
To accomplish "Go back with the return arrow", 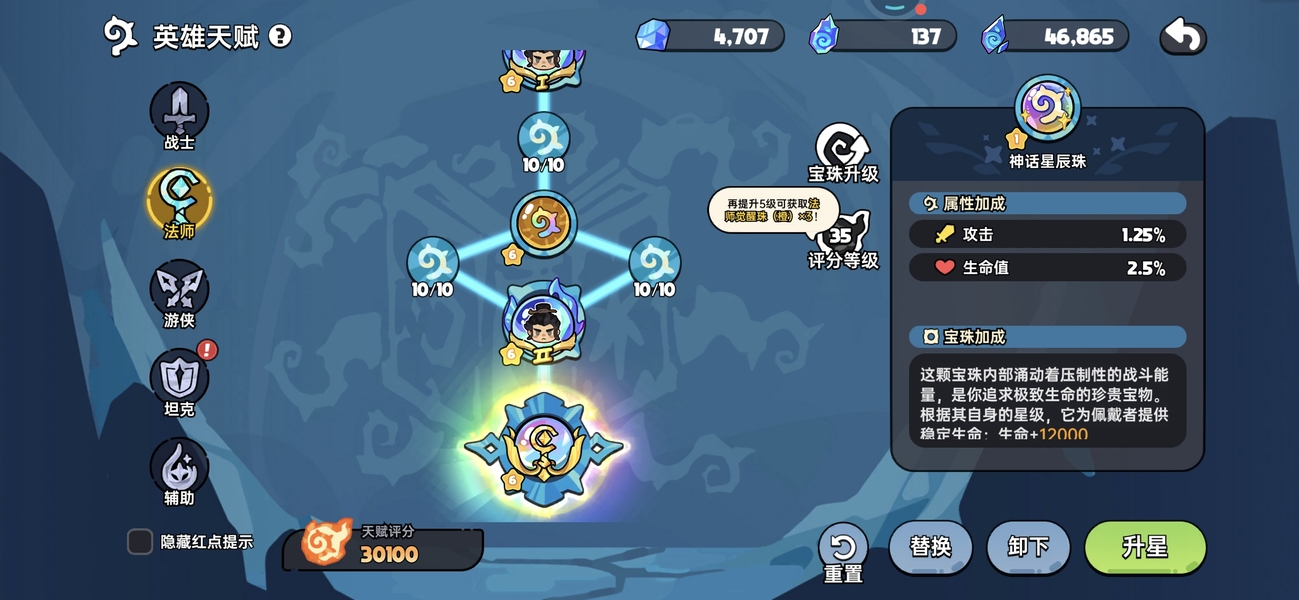I will coord(1183,37).
